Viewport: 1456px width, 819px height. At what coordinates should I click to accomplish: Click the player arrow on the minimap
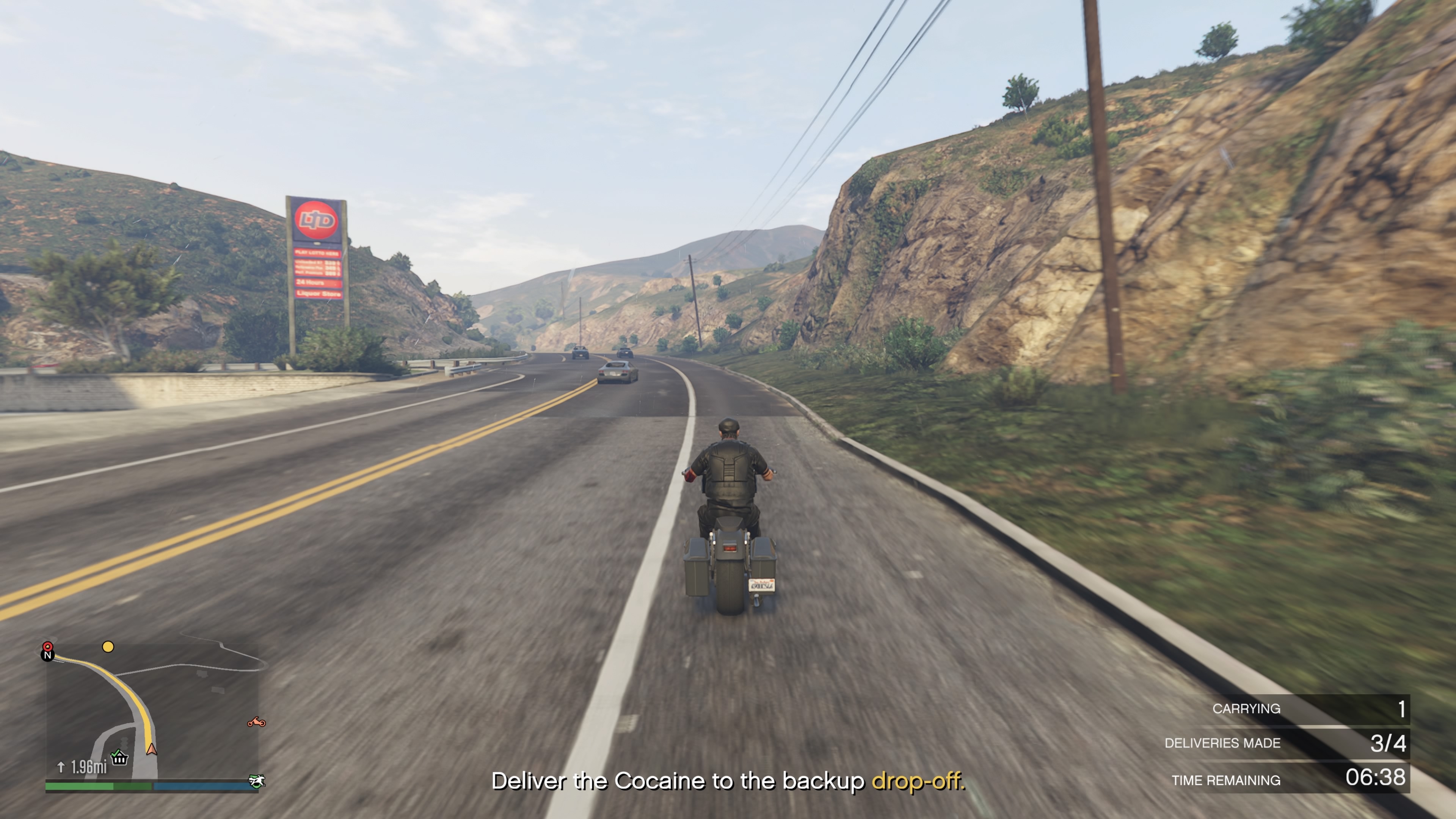pyautogui.click(x=151, y=749)
